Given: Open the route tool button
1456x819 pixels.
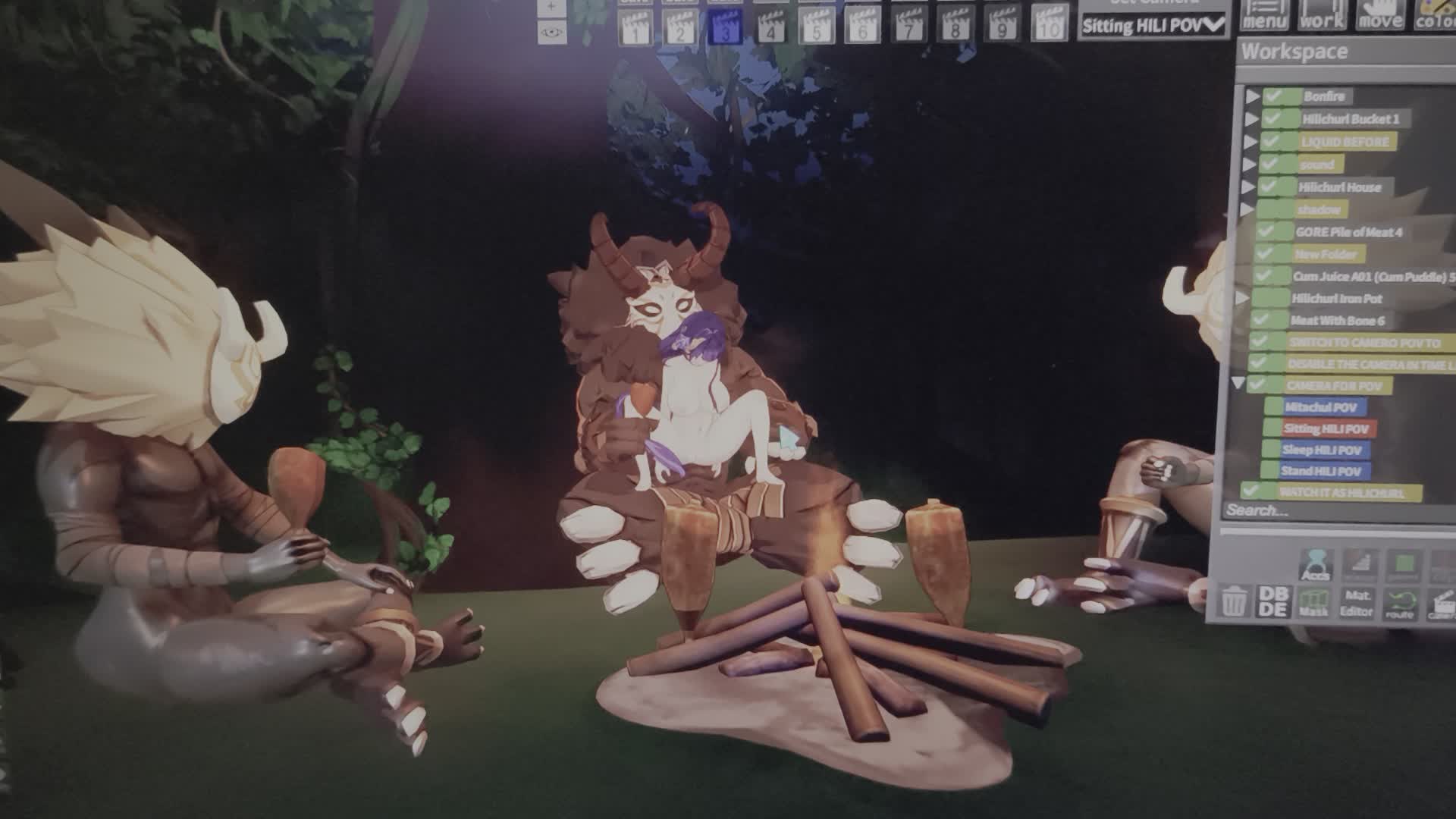Looking at the screenshot, I should (x=1399, y=606).
